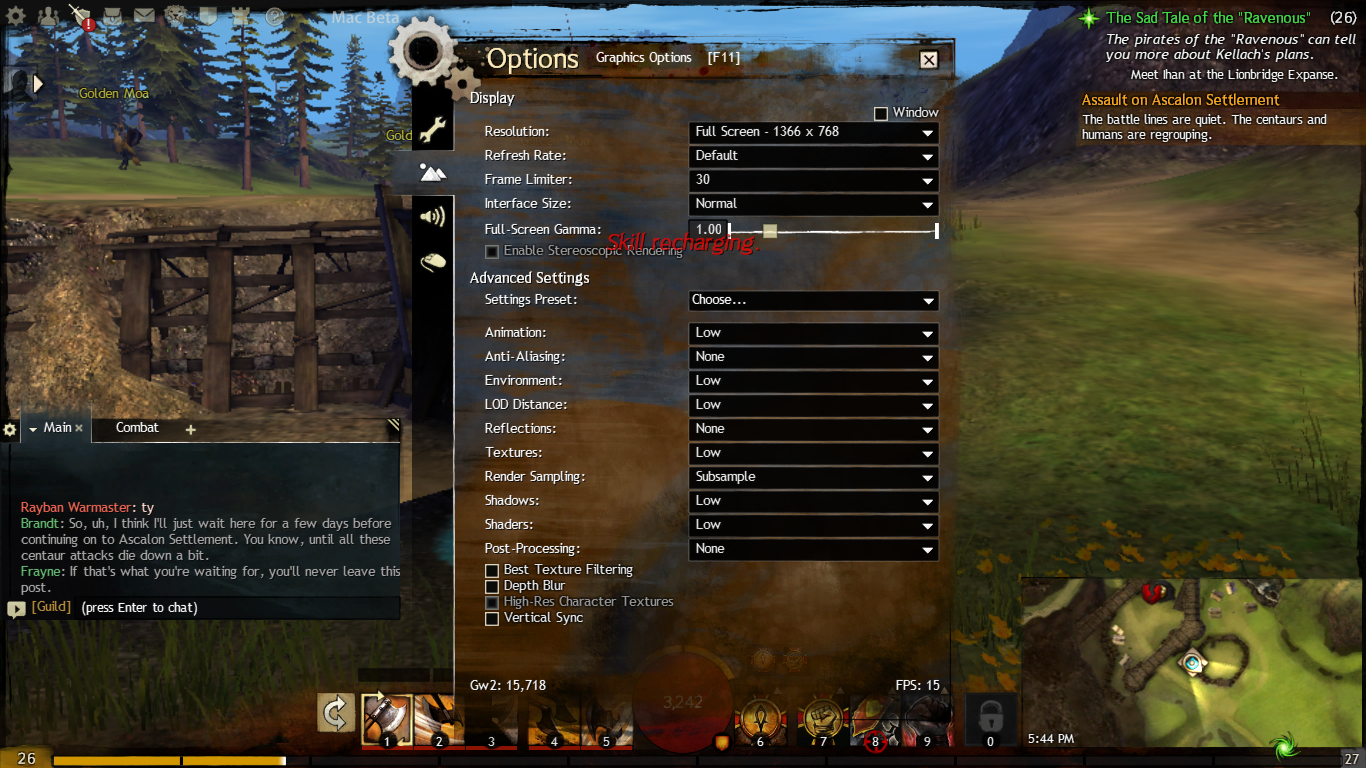1366x768 pixels.
Task: Toggle Vertical Sync checkbox
Action: point(492,619)
